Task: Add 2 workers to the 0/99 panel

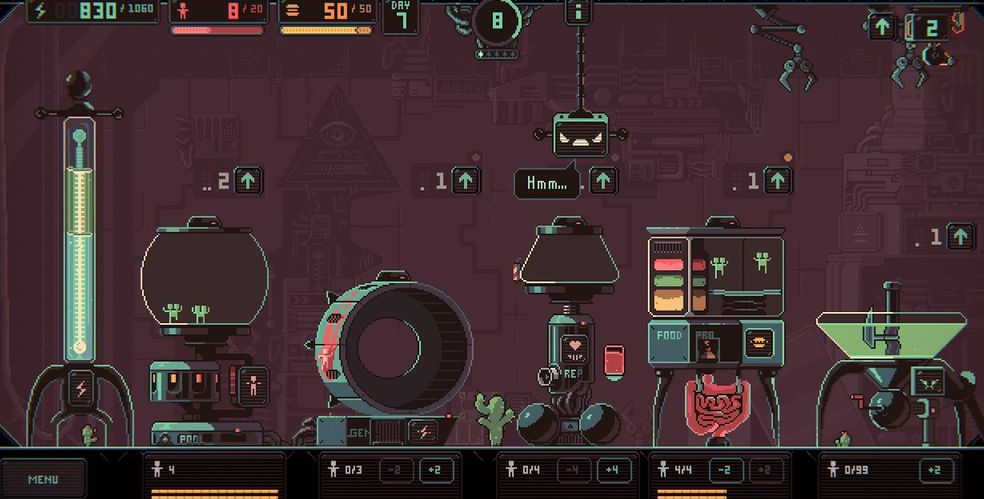Action: [x=936, y=470]
